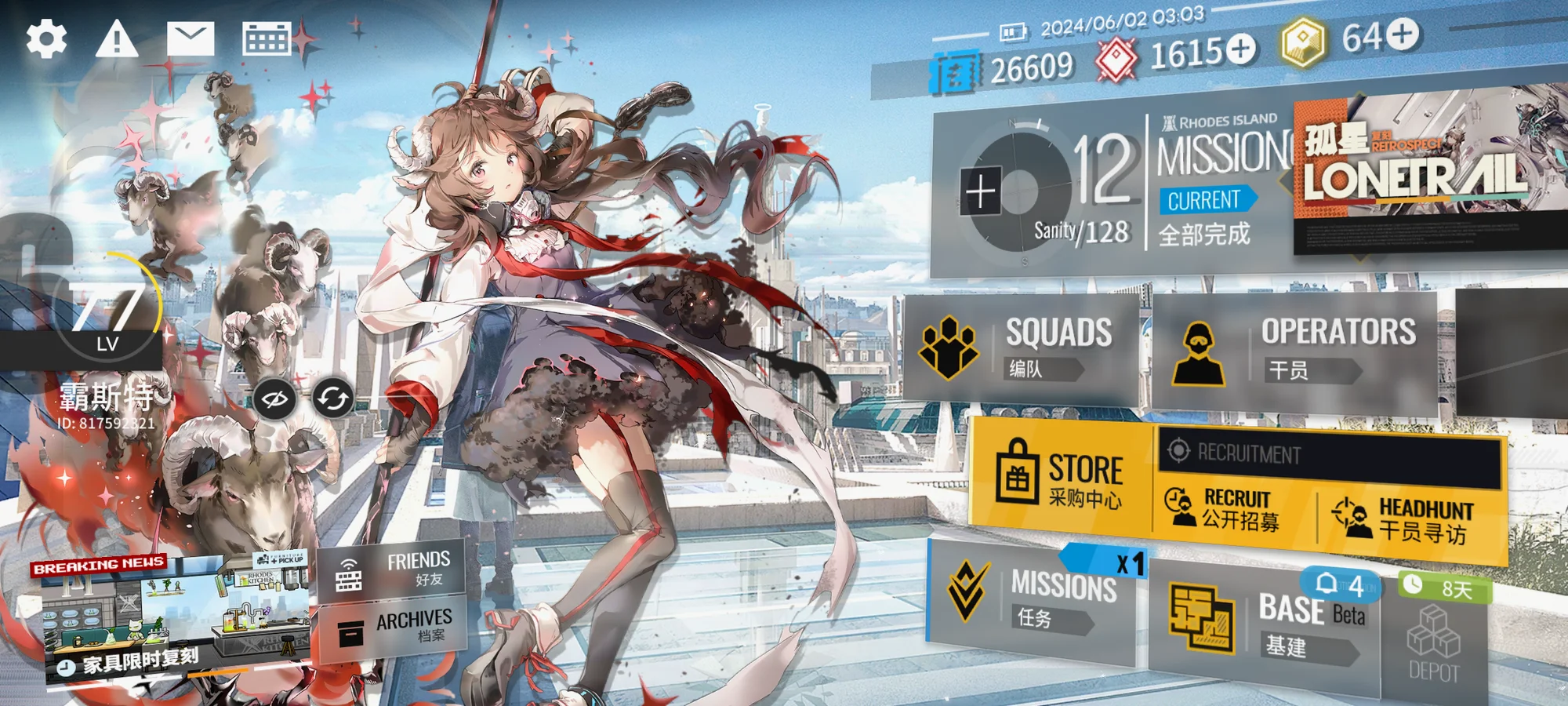This screenshot has height=706, width=1568.
Task: Add Originium Prime with its plus button
Action: point(1403,34)
